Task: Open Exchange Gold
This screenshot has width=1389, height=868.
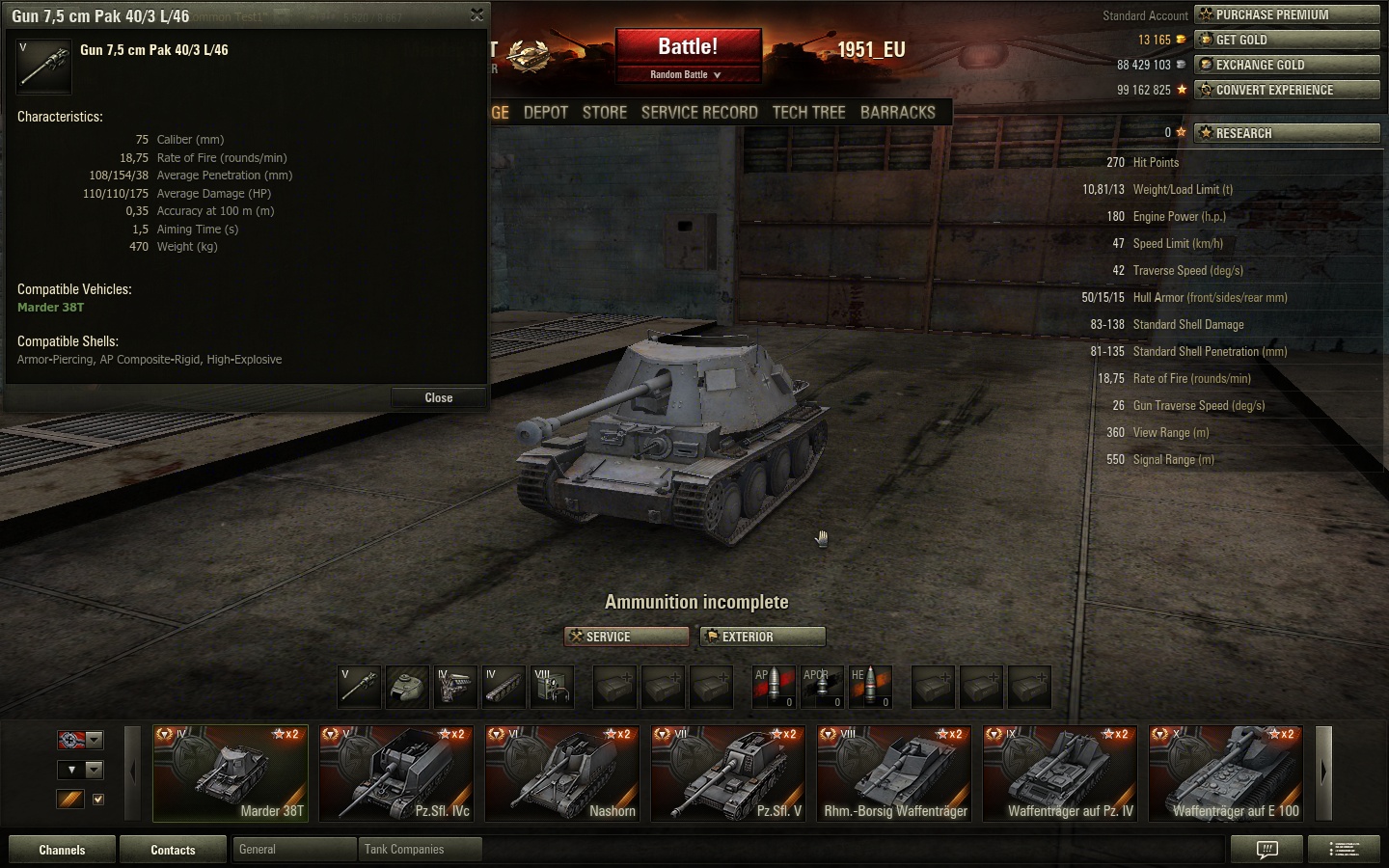Action: coord(1287,65)
